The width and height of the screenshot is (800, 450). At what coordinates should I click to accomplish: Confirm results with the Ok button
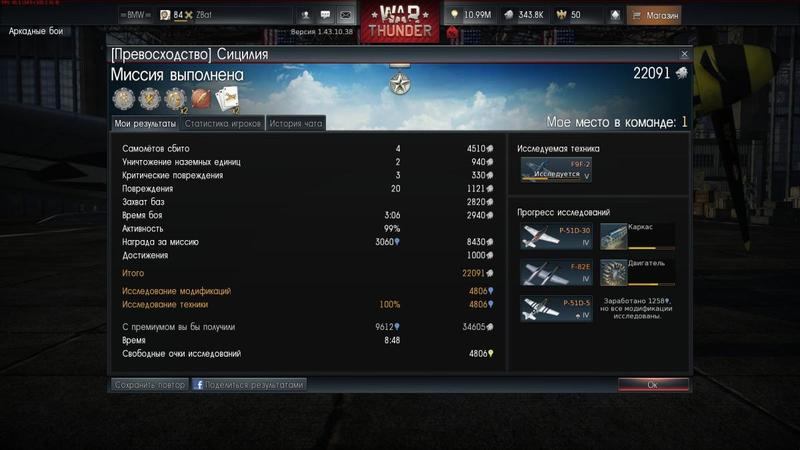pyautogui.click(x=652, y=384)
